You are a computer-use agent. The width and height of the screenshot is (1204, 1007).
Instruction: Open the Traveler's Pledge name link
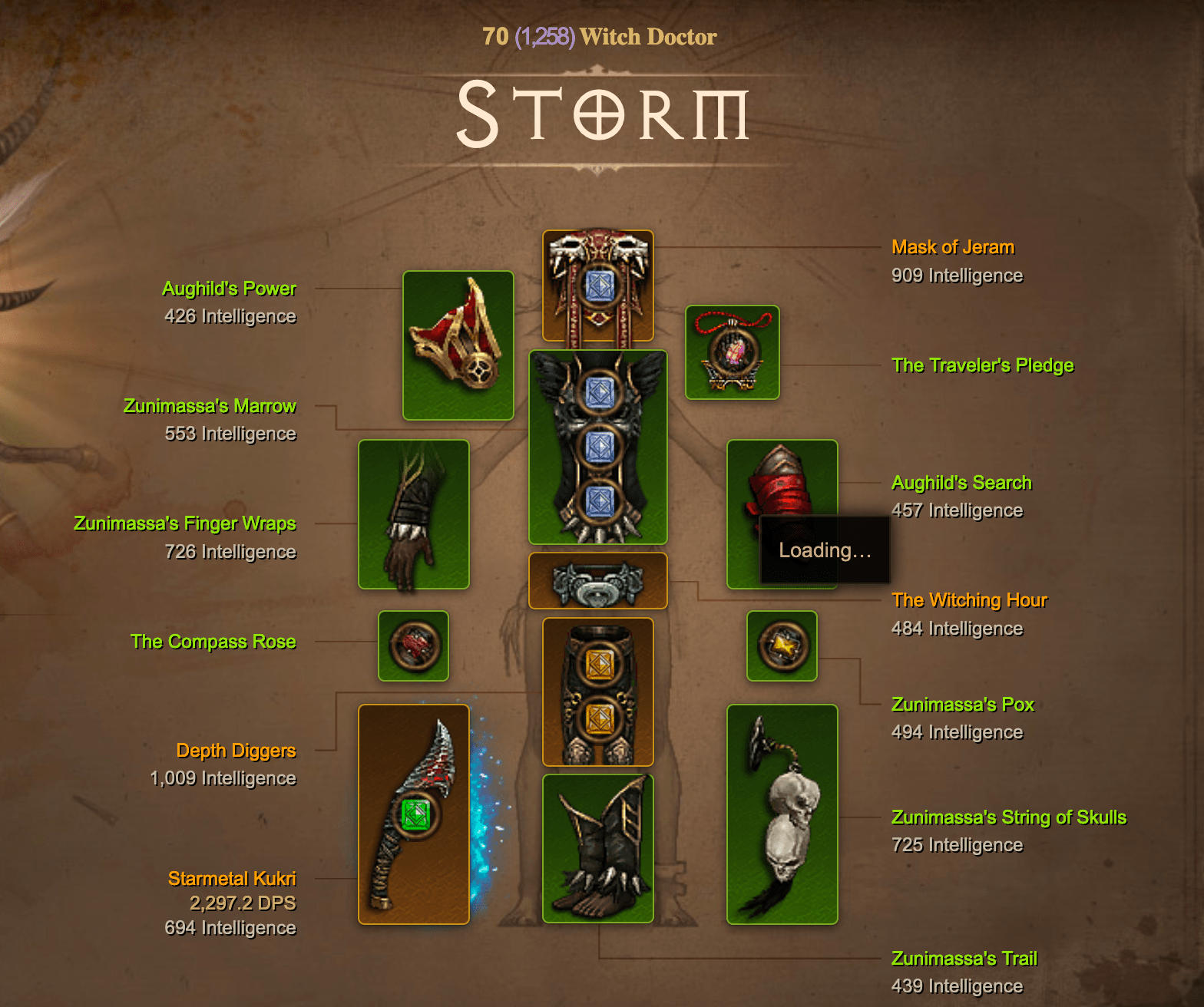click(982, 365)
